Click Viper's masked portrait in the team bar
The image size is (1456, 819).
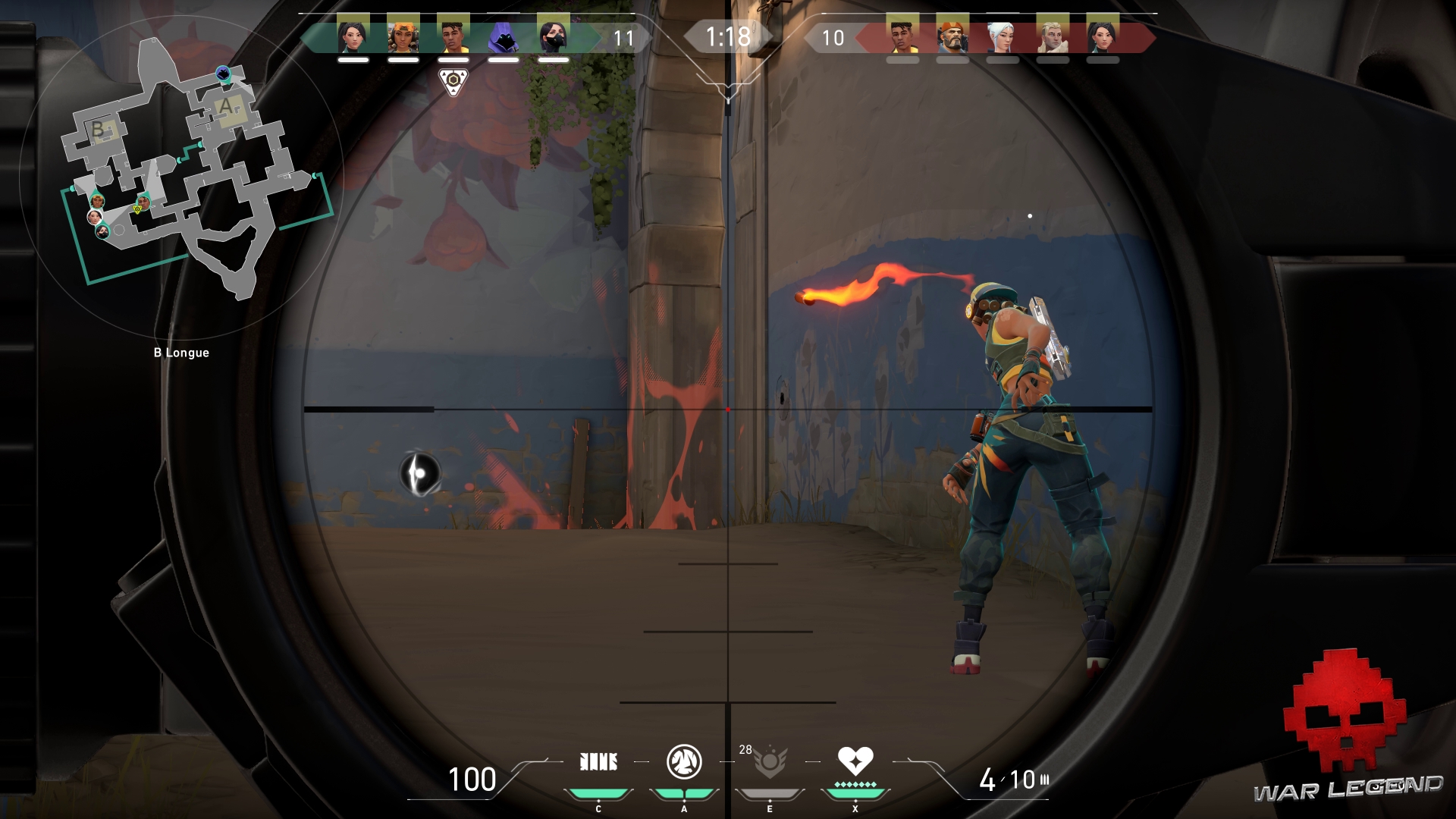tap(553, 36)
